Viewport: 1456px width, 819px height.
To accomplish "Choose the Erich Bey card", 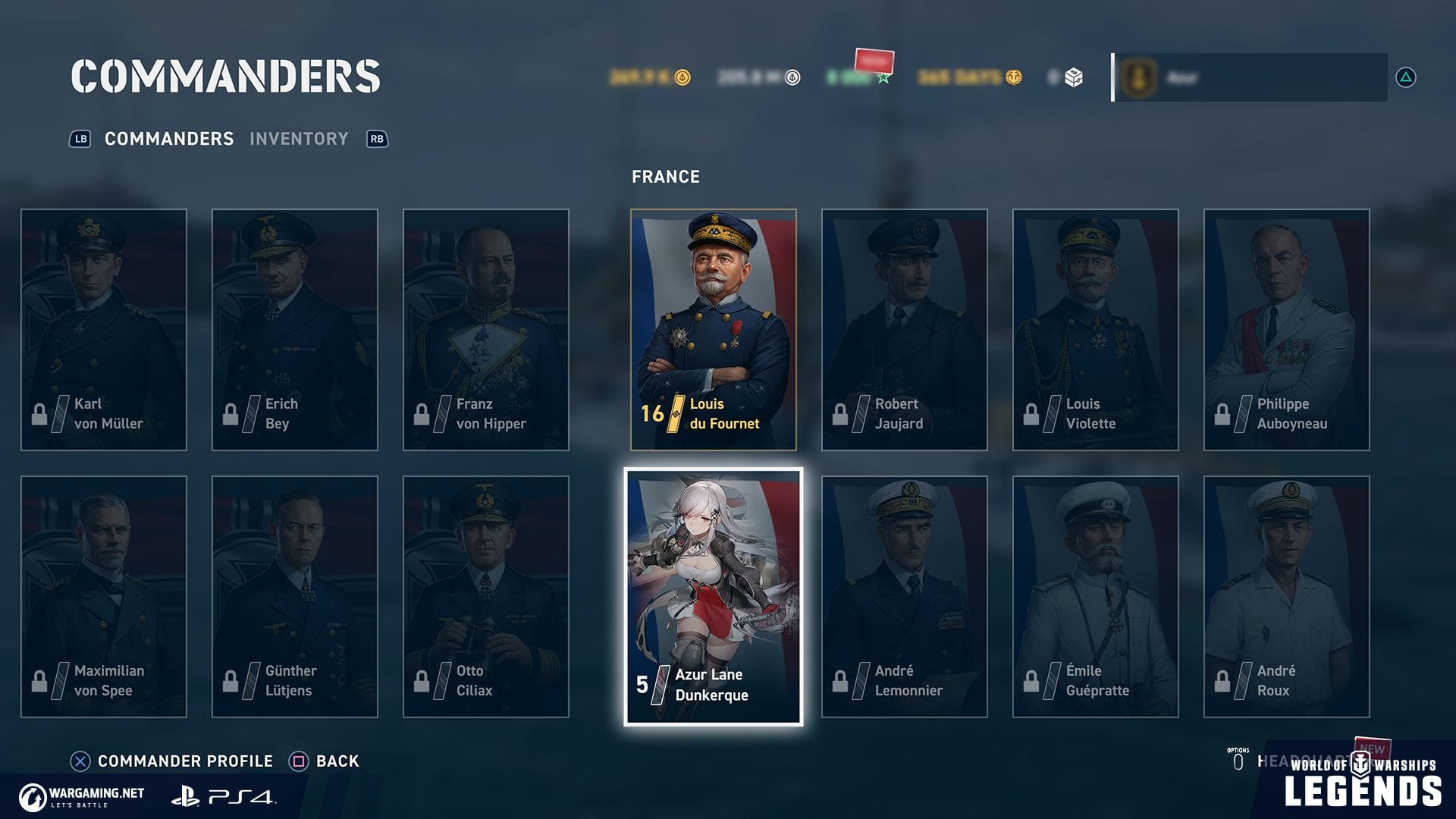I will pyautogui.click(x=295, y=329).
